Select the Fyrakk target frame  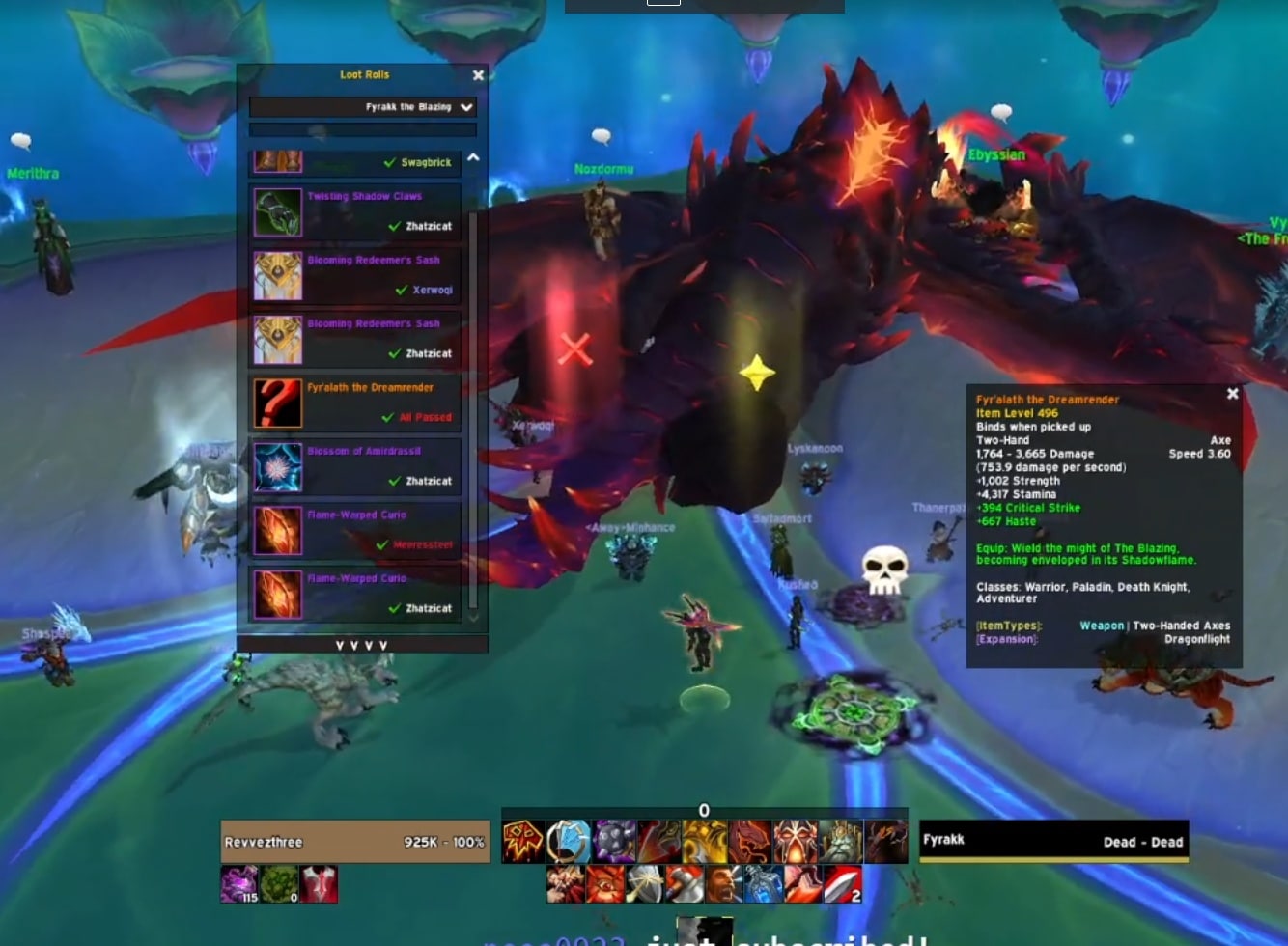pos(1053,841)
